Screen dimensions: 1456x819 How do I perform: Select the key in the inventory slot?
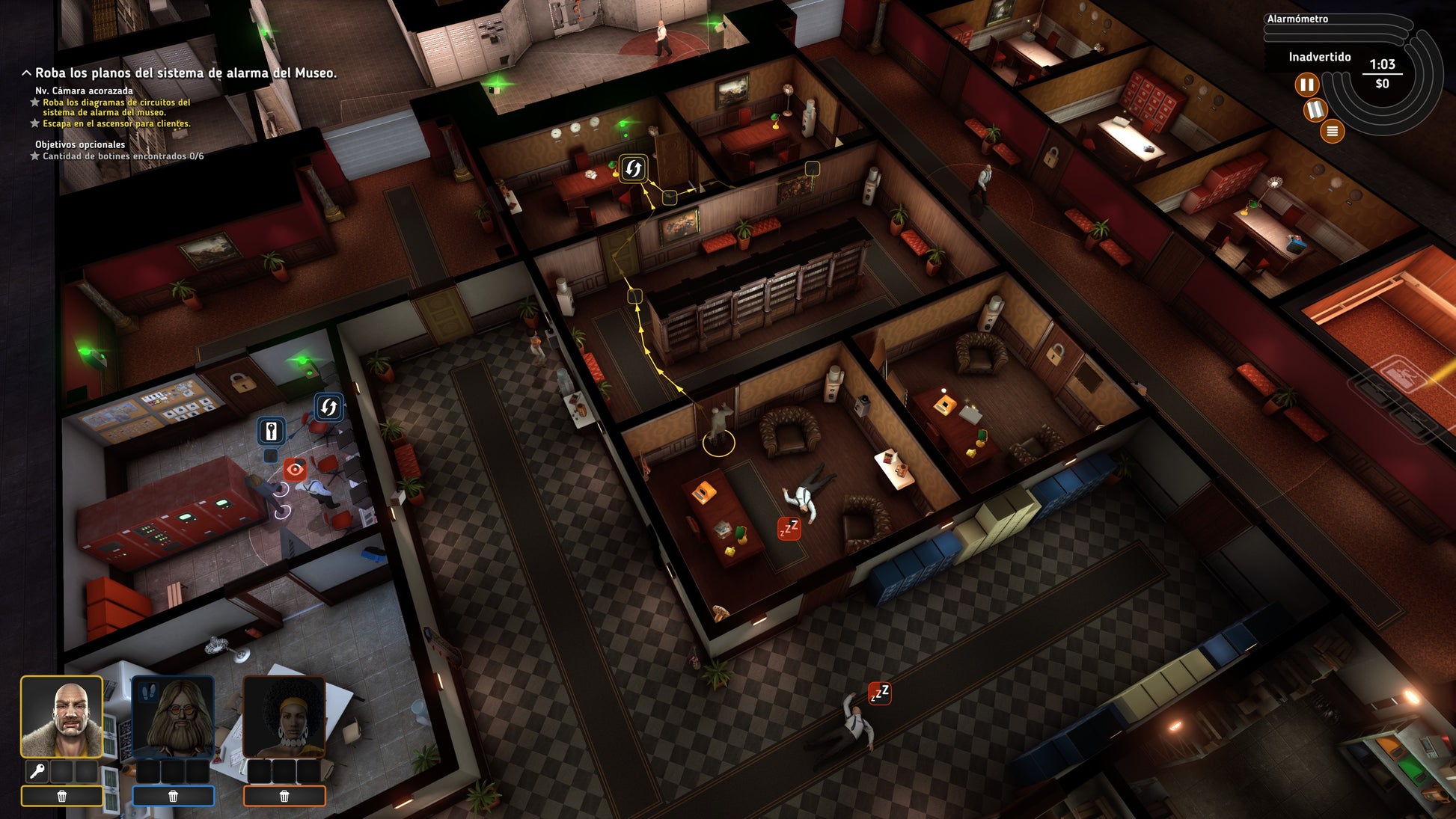(37, 770)
